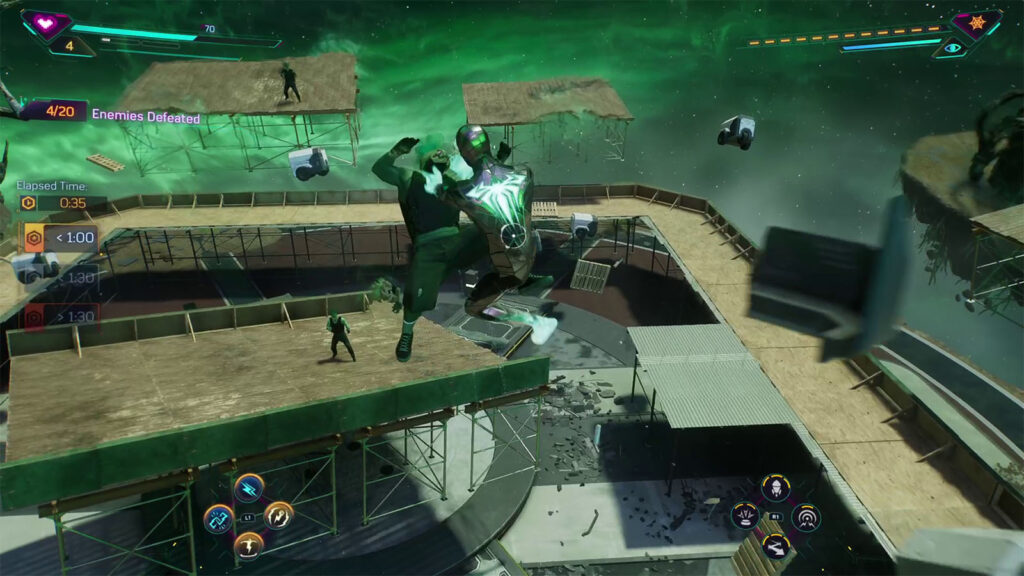Viewport: 1024px width, 576px height.
Task: Select the drone gadget at the wheel's top
Action: point(775,488)
